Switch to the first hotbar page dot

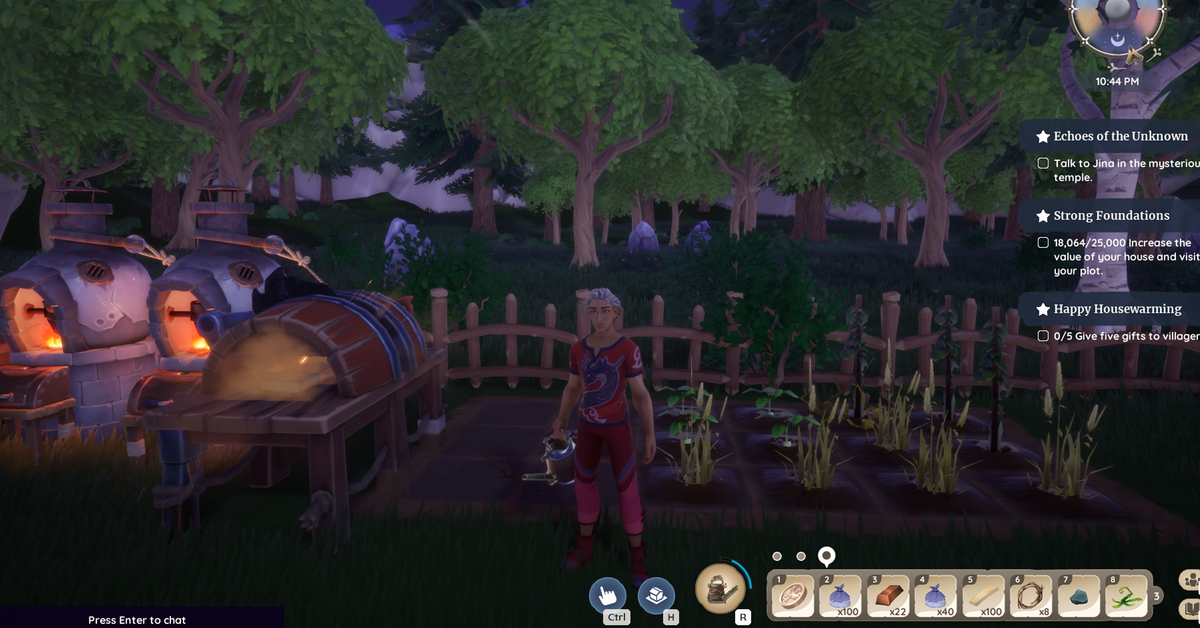click(x=777, y=556)
